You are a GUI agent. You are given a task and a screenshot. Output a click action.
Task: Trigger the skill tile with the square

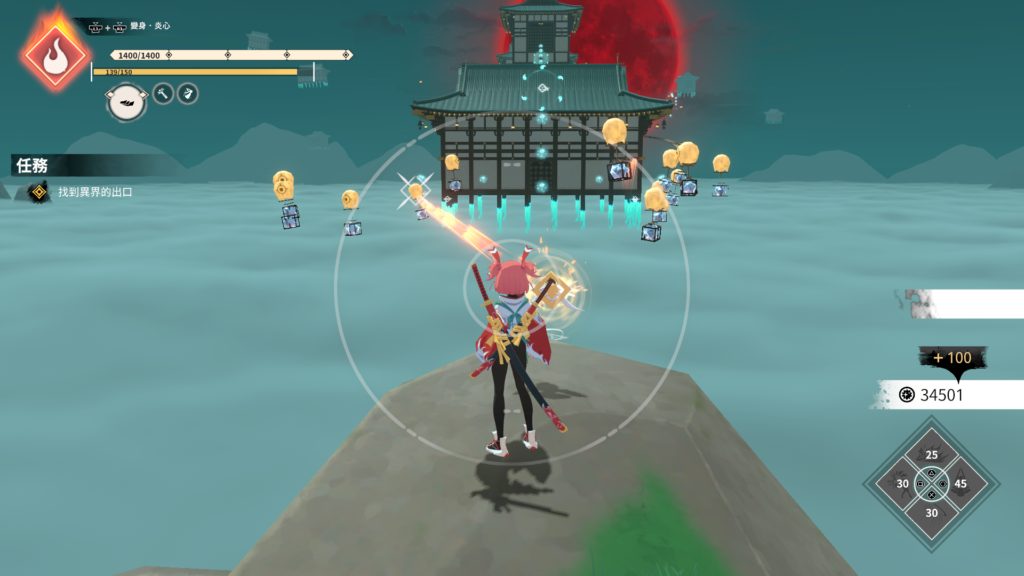point(903,485)
